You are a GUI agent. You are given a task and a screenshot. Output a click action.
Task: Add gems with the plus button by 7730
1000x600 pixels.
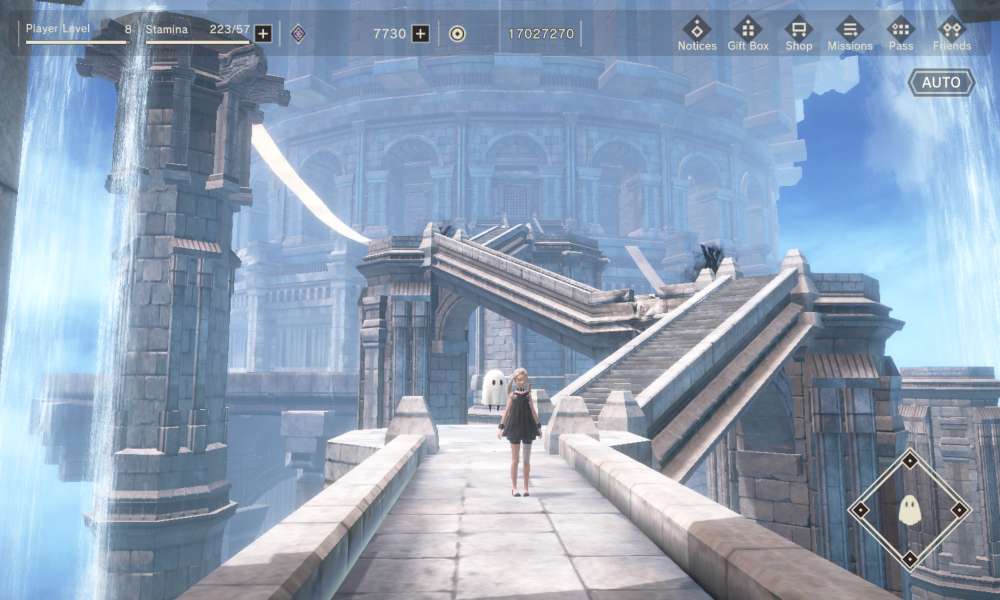(421, 33)
